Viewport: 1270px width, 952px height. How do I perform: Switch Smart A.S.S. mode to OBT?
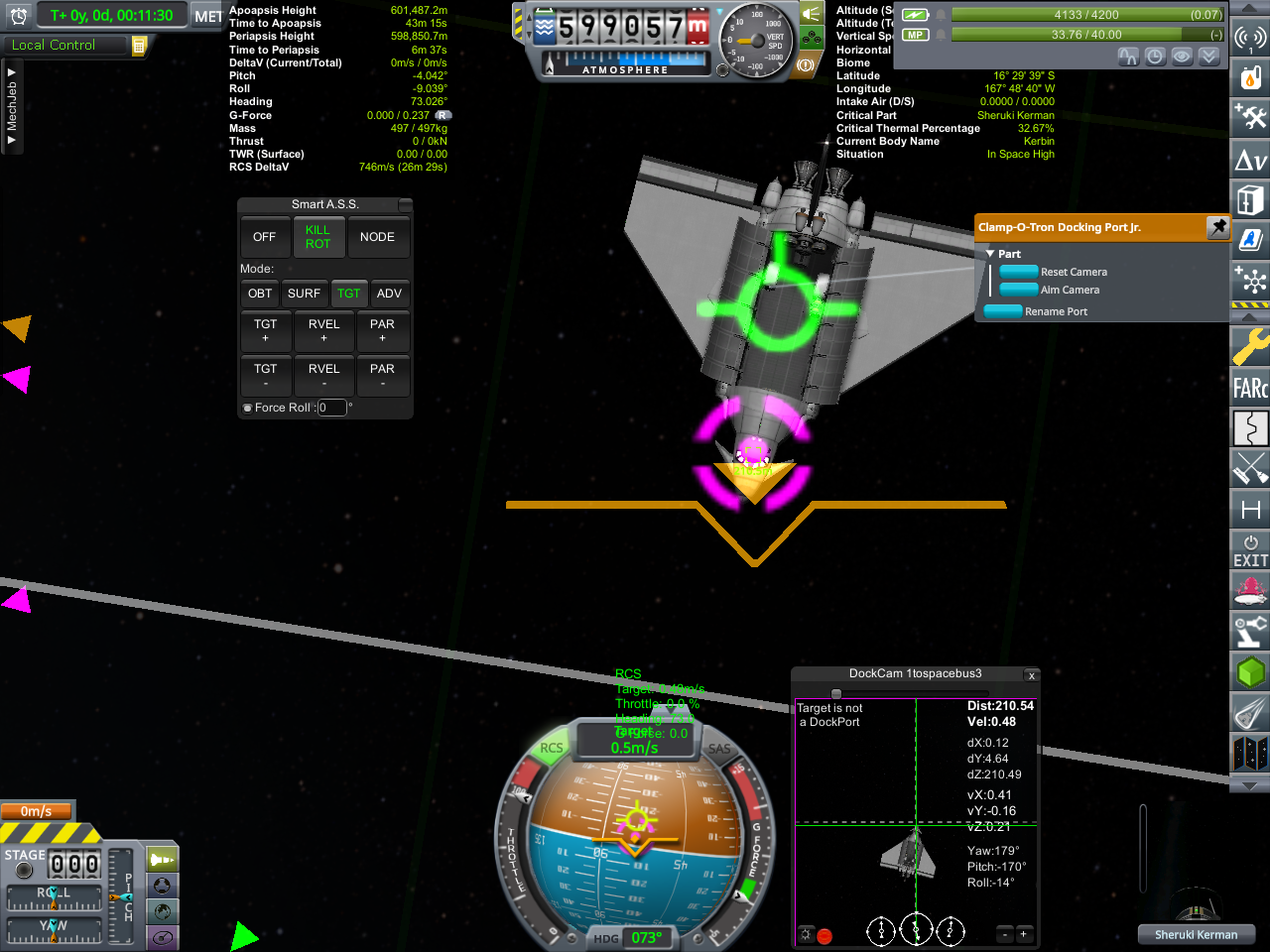coord(260,294)
